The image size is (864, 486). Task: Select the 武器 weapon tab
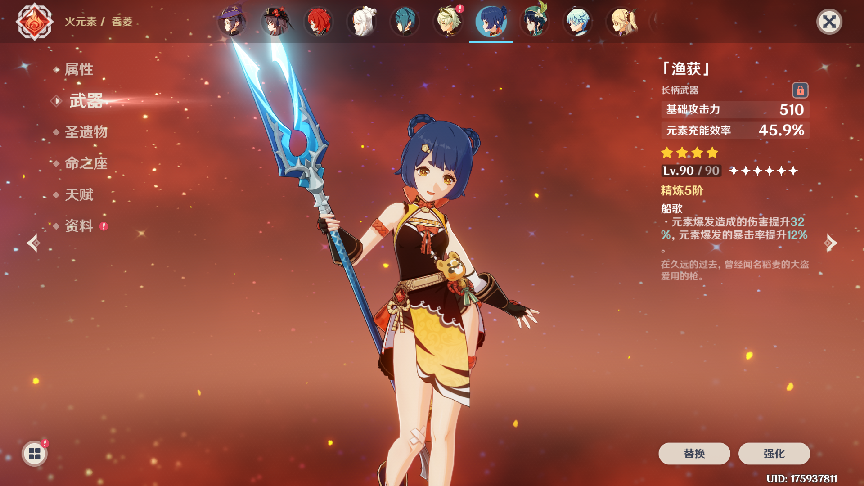click(x=85, y=101)
